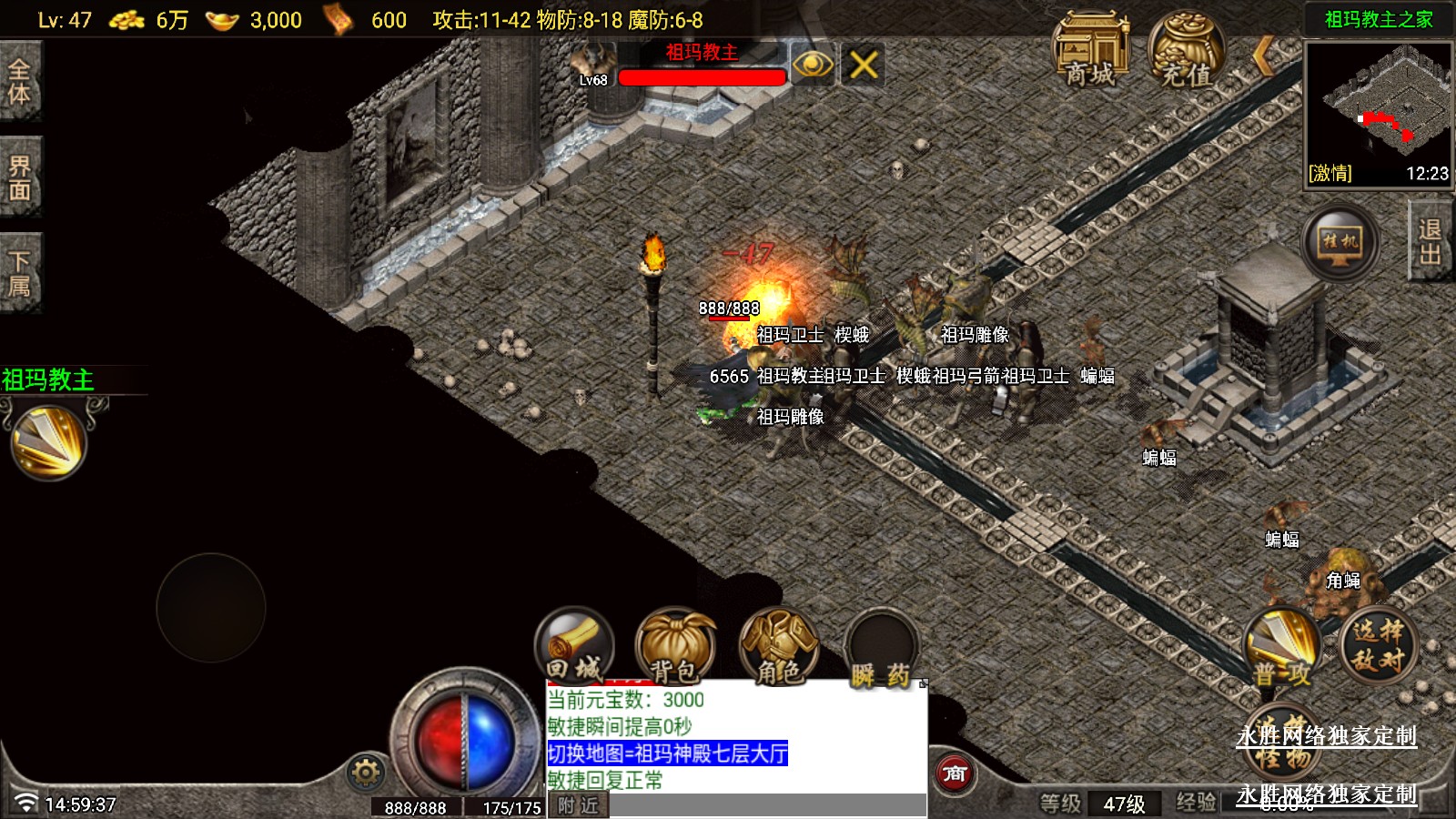Open settings via the gear icon

point(366,773)
